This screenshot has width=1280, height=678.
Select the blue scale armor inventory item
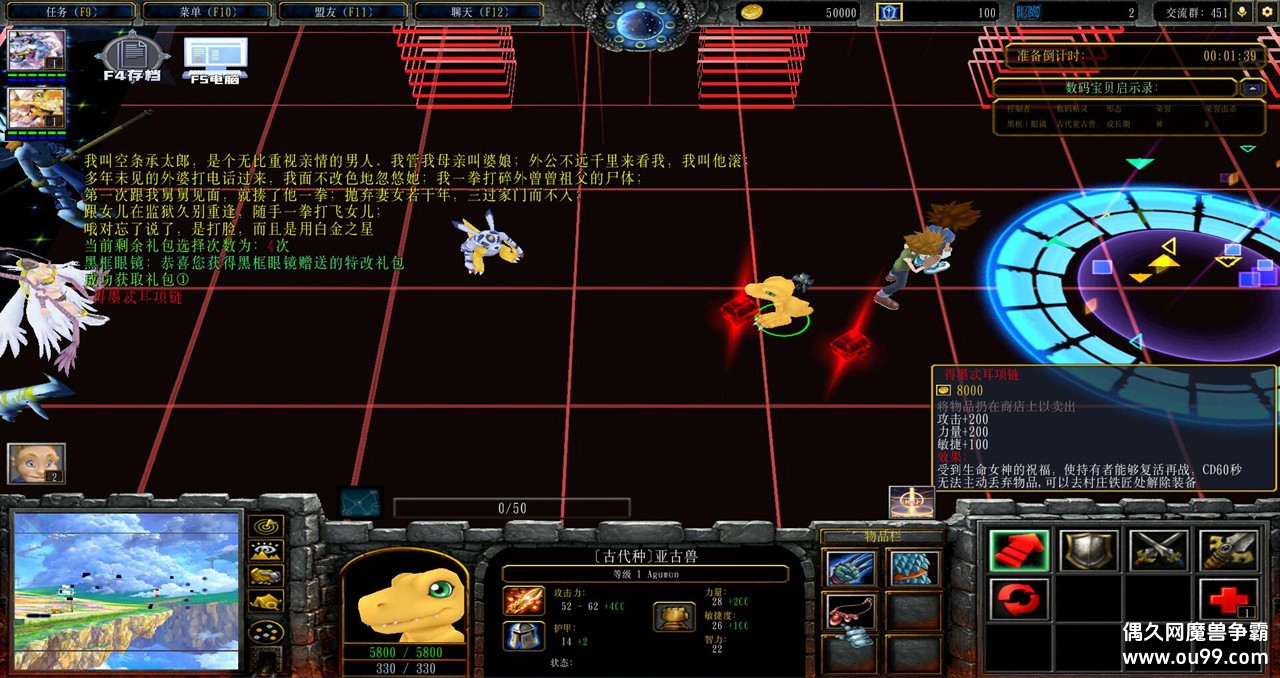[x=913, y=568]
